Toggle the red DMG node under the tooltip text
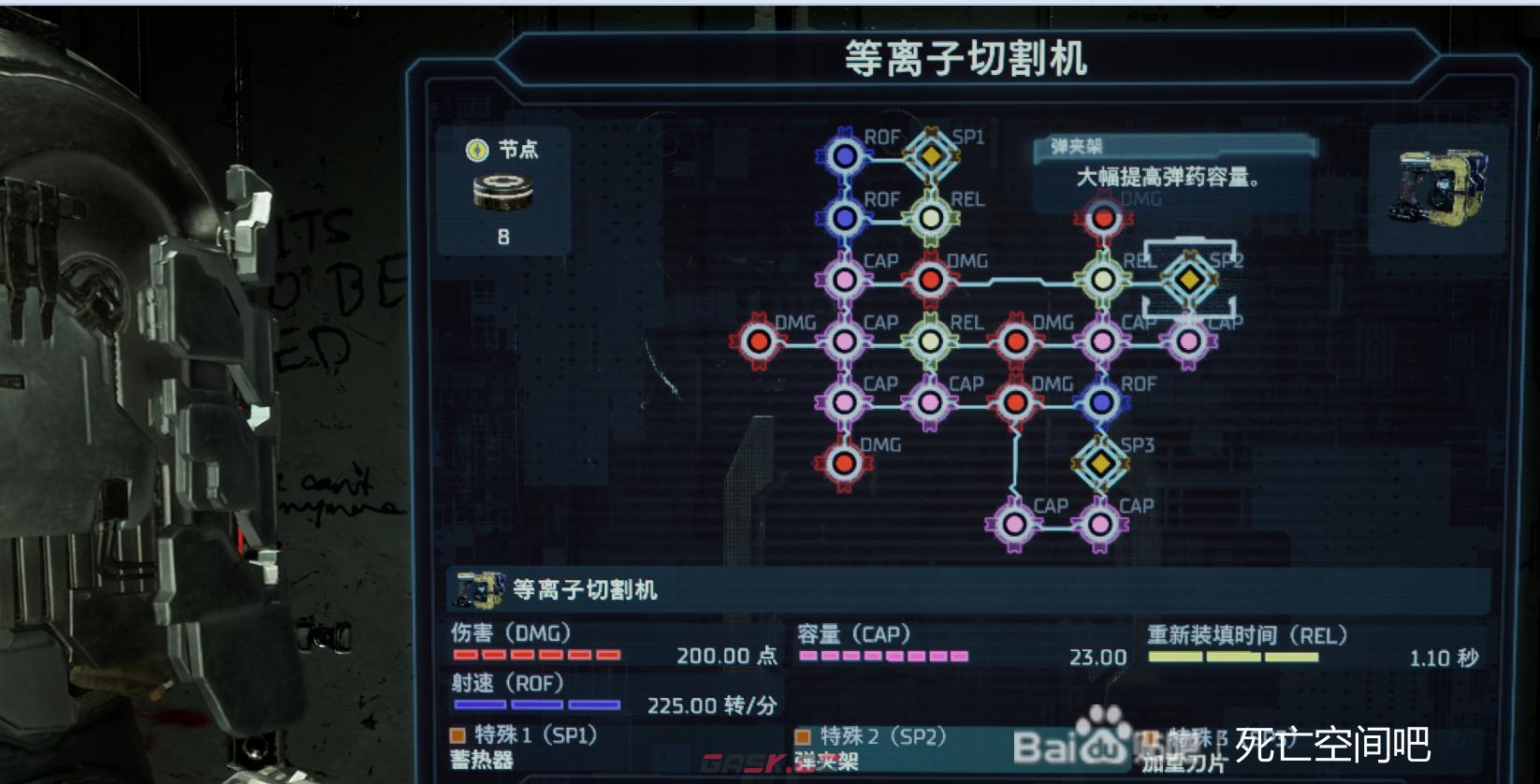The height and width of the screenshot is (784, 1540). tap(1103, 218)
